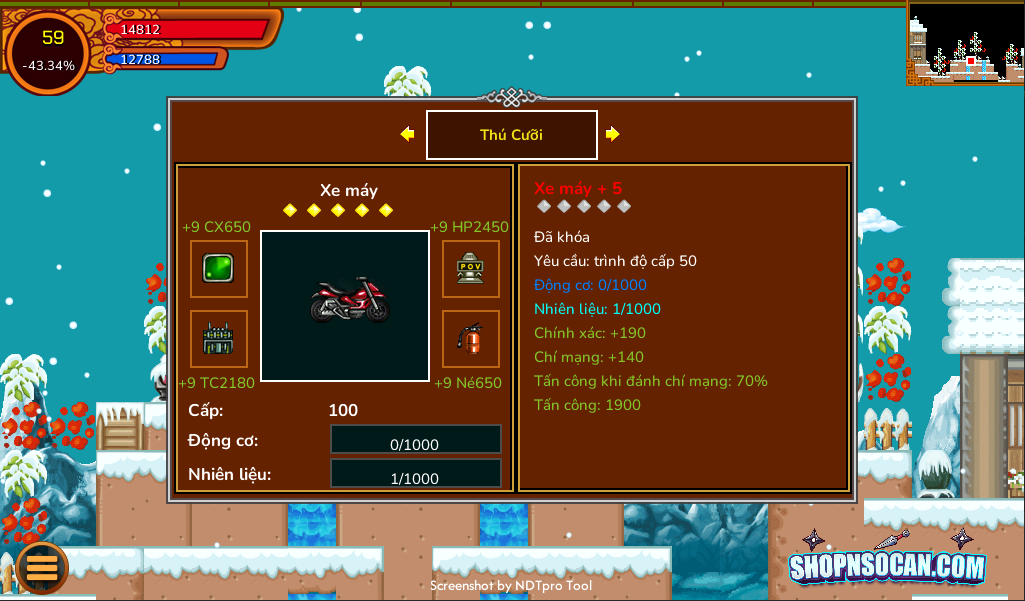Open the orange hamburger menu button
This screenshot has height=601, width=1025.
point(42,567)
